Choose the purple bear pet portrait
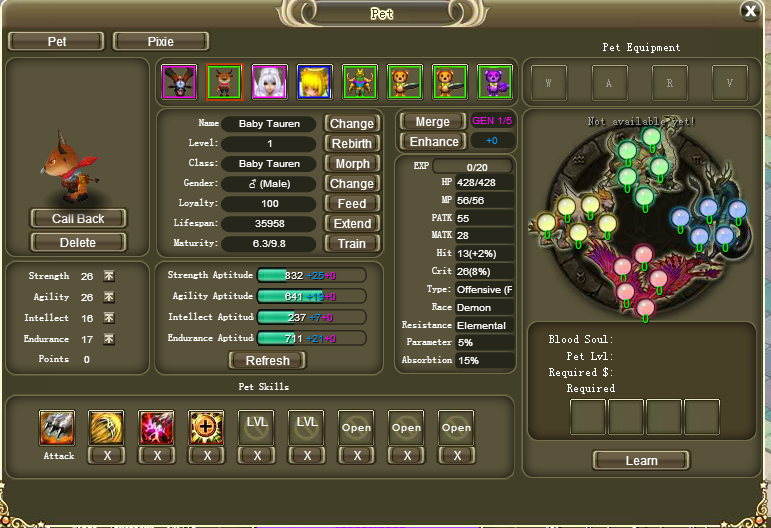Viewport: 771px width, 528px height. (x=495, y=82)
